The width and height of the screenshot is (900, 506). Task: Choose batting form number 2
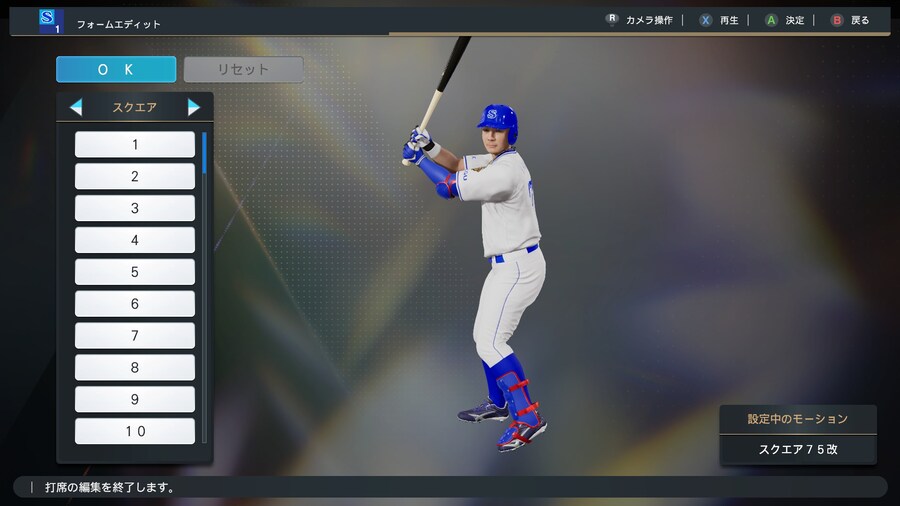(135, 177)
